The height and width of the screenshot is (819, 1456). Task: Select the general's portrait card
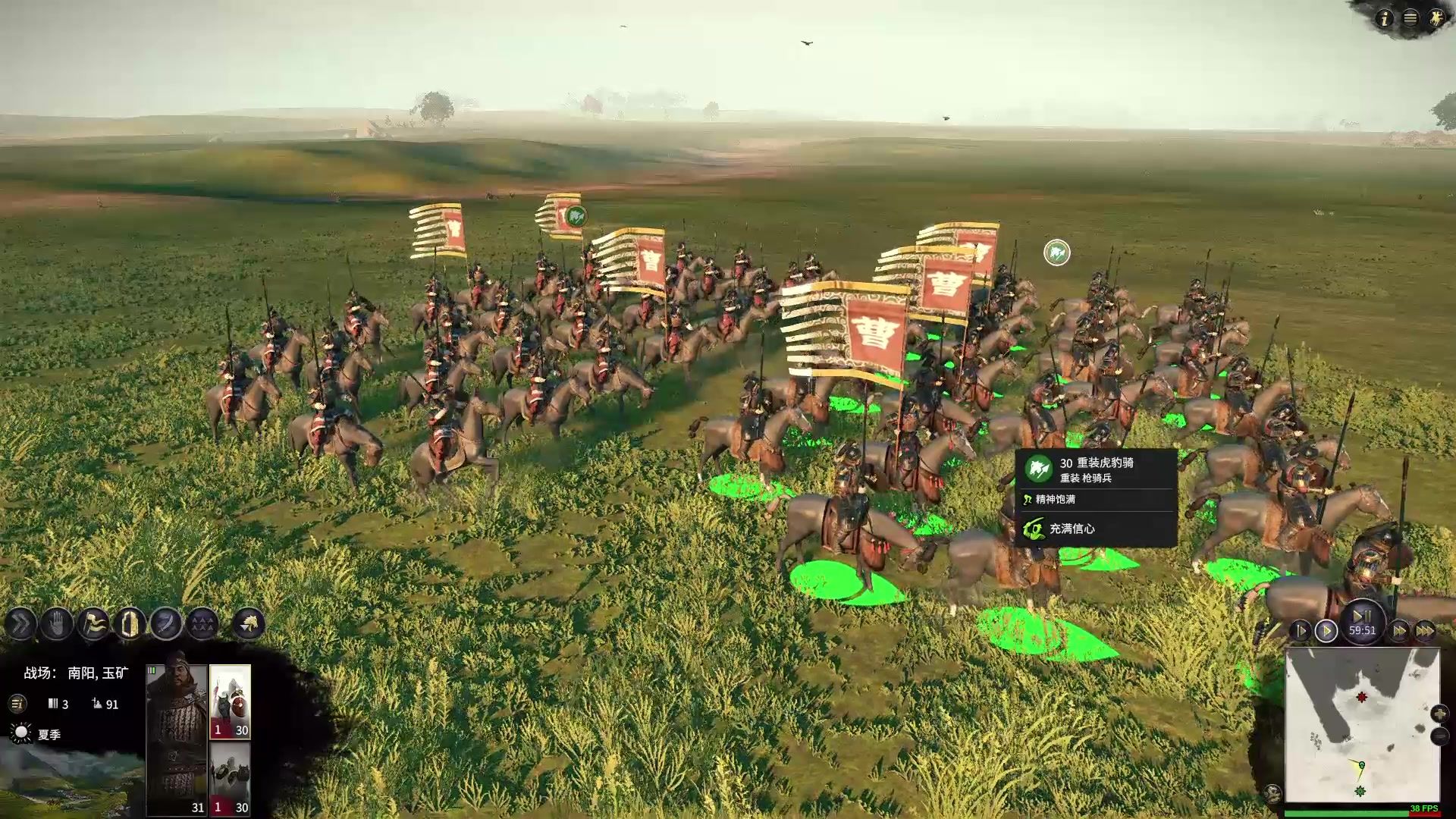(177, 739)
